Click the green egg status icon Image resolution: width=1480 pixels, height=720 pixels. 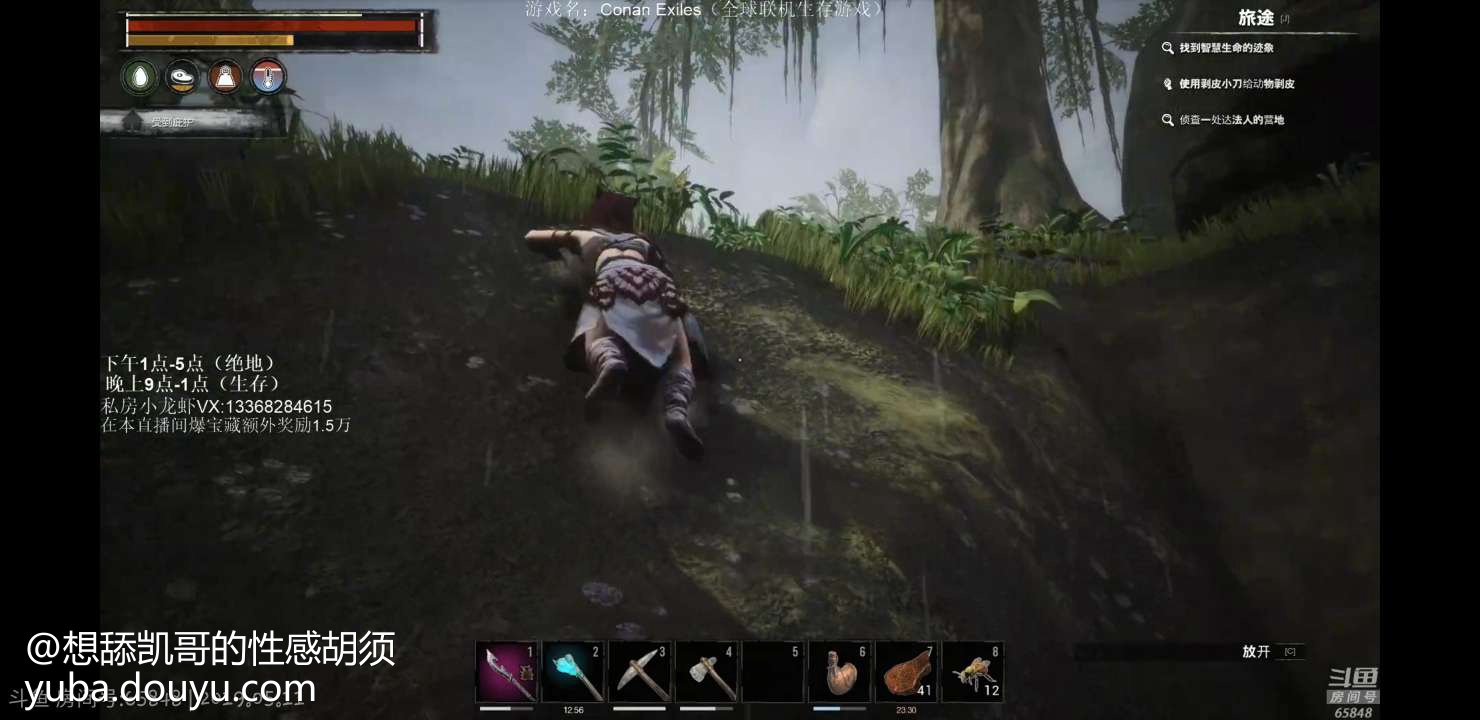(x=140, y=77)
